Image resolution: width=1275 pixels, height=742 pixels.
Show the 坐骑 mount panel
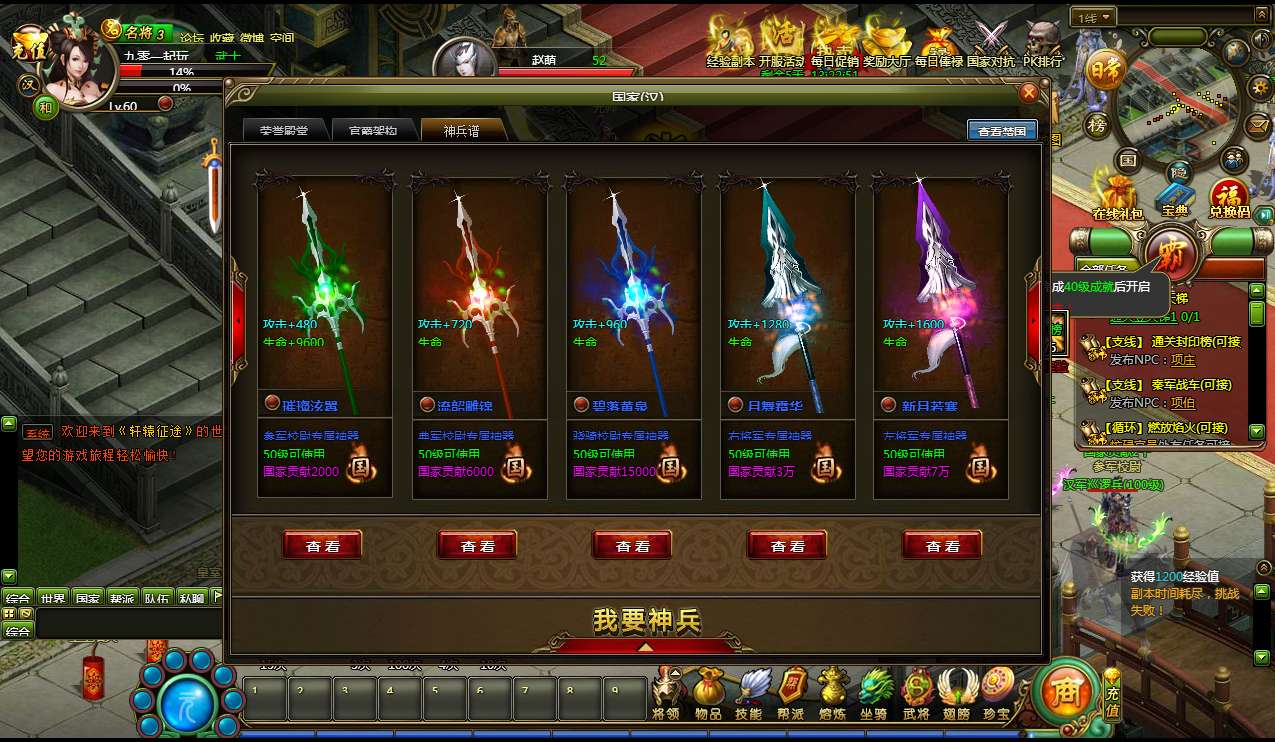click(875, 692)
